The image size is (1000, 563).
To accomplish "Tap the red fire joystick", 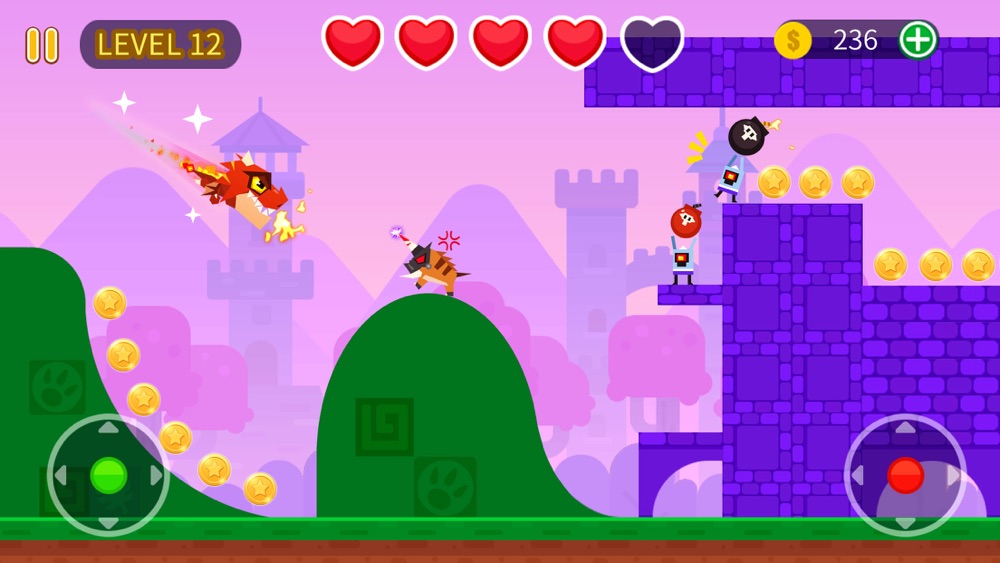I will [905, 475].
